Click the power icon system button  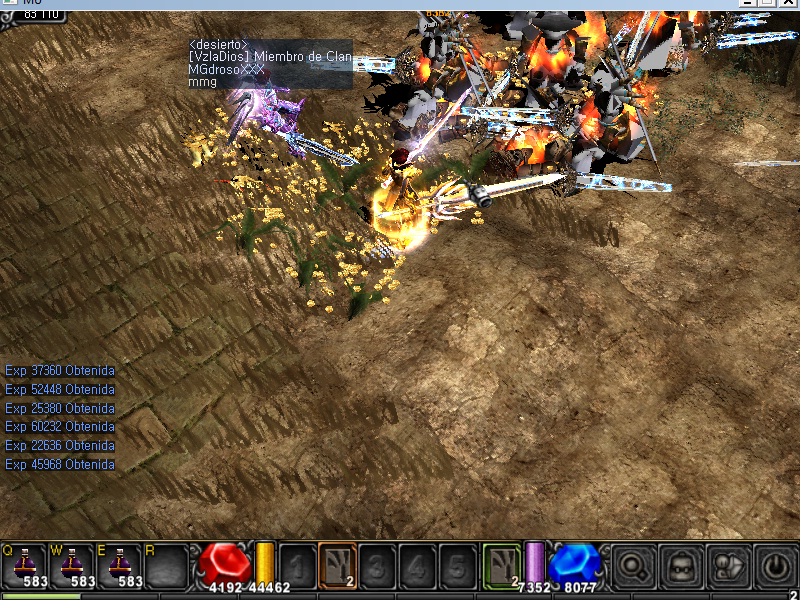click(x=774, y=566)
